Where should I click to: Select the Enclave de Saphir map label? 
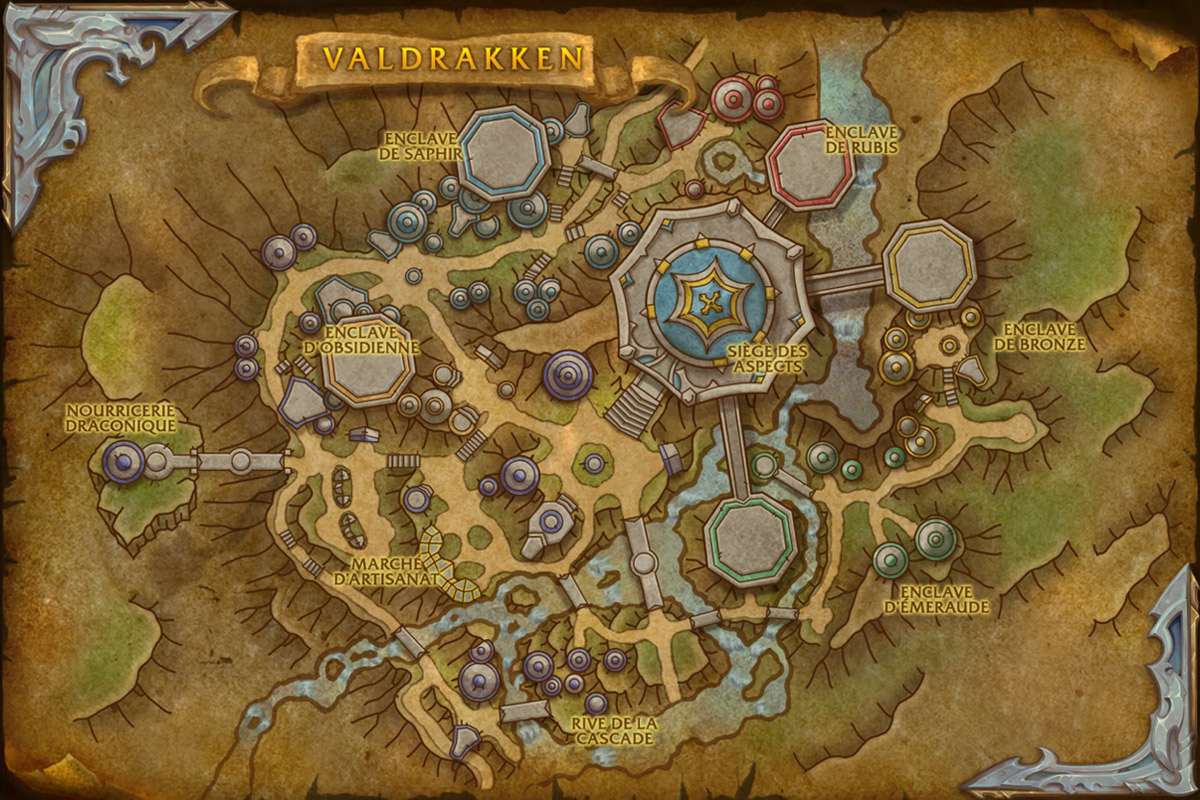419,144
